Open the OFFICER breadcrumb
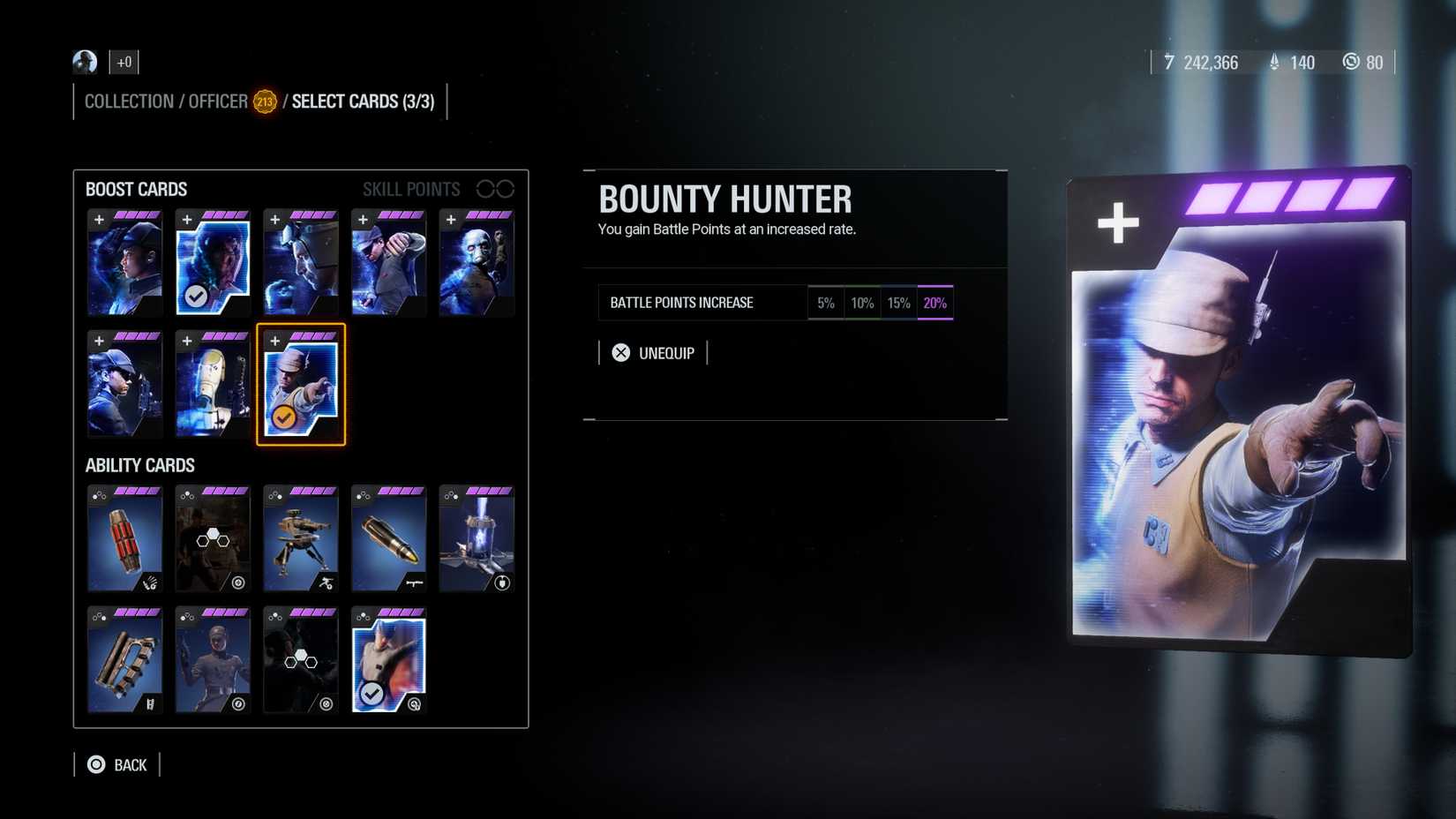This screenshot has width=1456, height=819. coord(217,101)
